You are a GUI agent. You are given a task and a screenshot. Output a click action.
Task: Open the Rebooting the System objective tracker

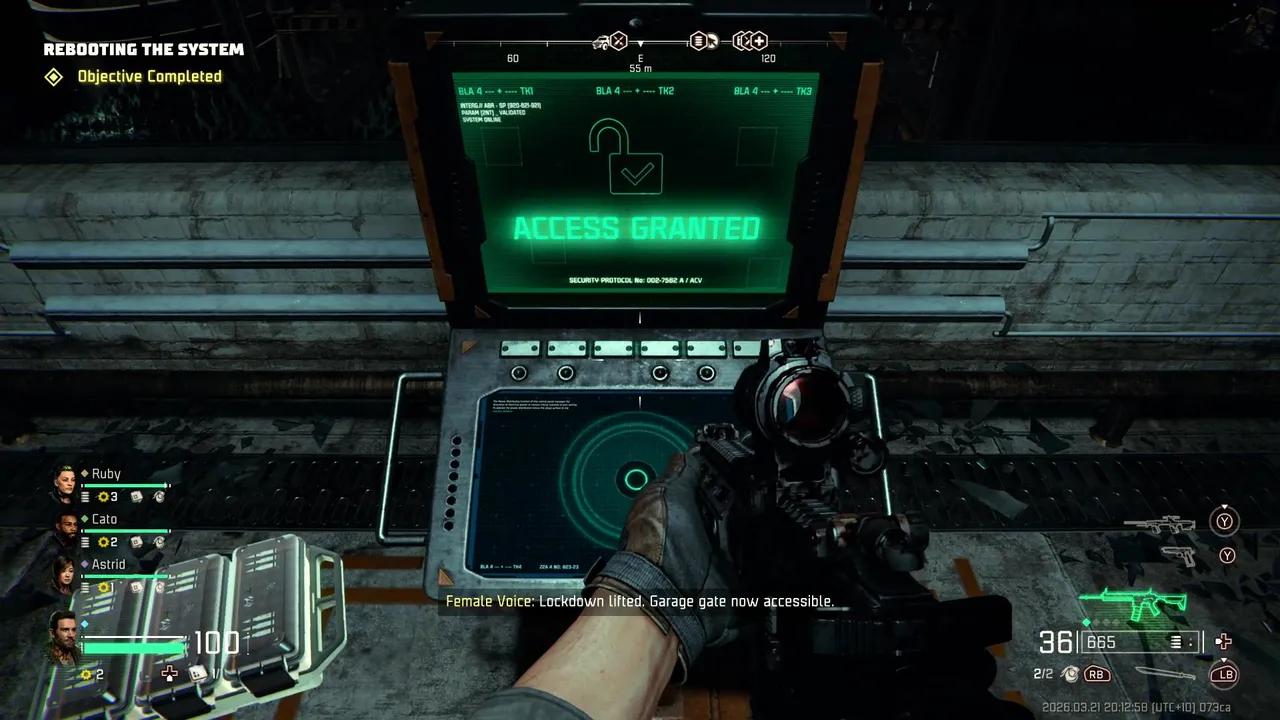[x=143, y=49]
